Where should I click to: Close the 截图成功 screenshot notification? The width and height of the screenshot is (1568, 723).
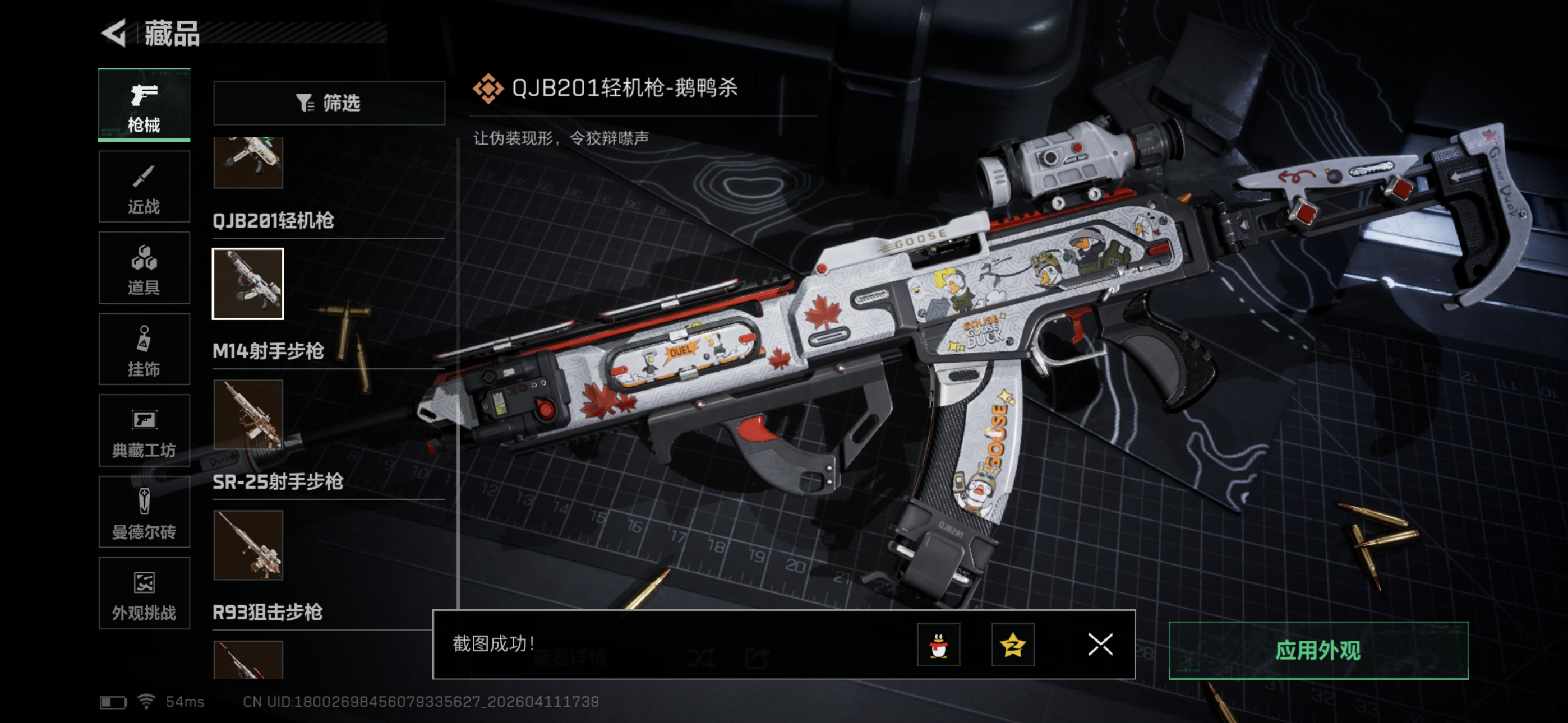[x=1100, y=645]
